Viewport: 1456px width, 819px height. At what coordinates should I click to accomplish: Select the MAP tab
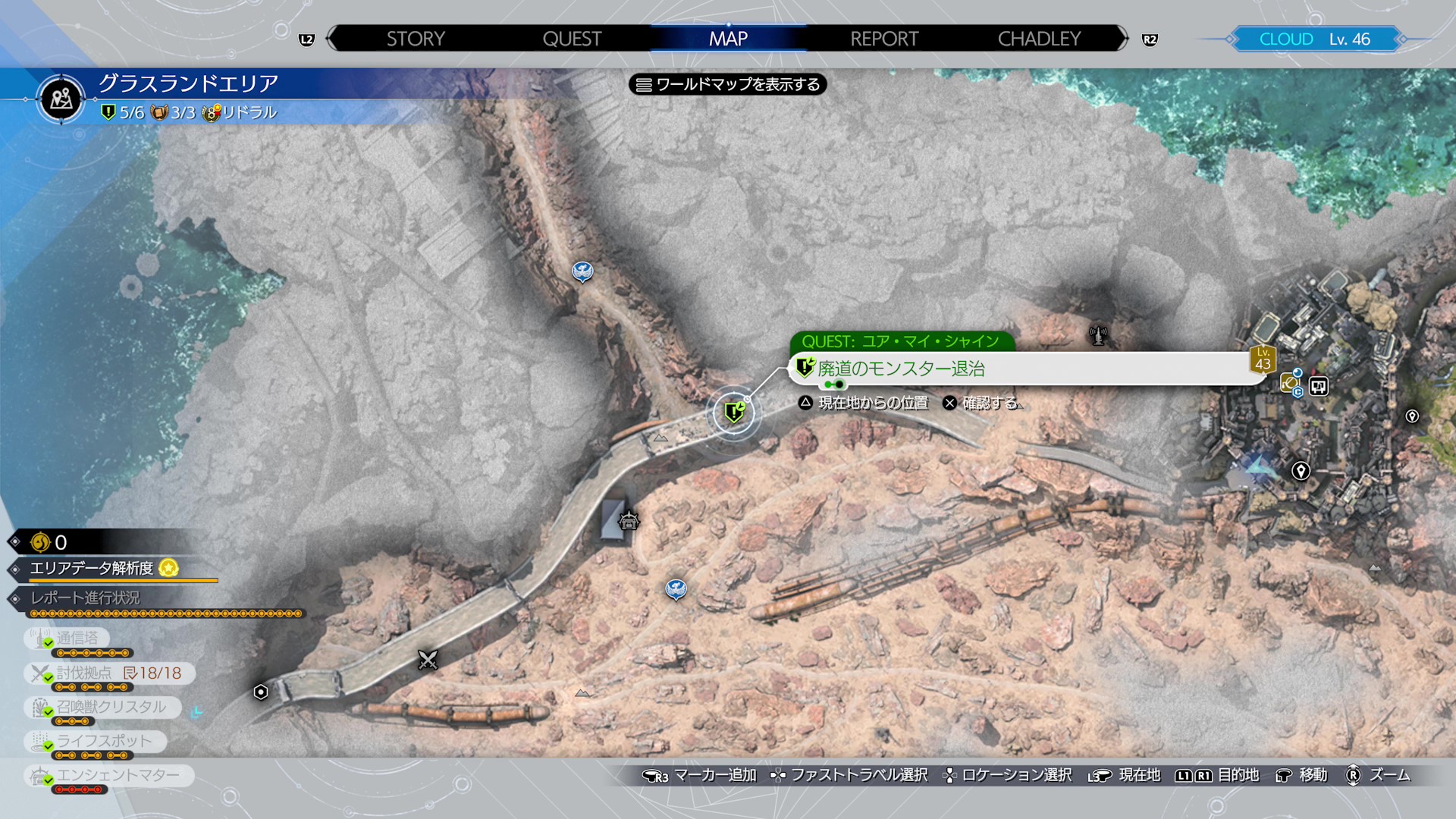728,39
